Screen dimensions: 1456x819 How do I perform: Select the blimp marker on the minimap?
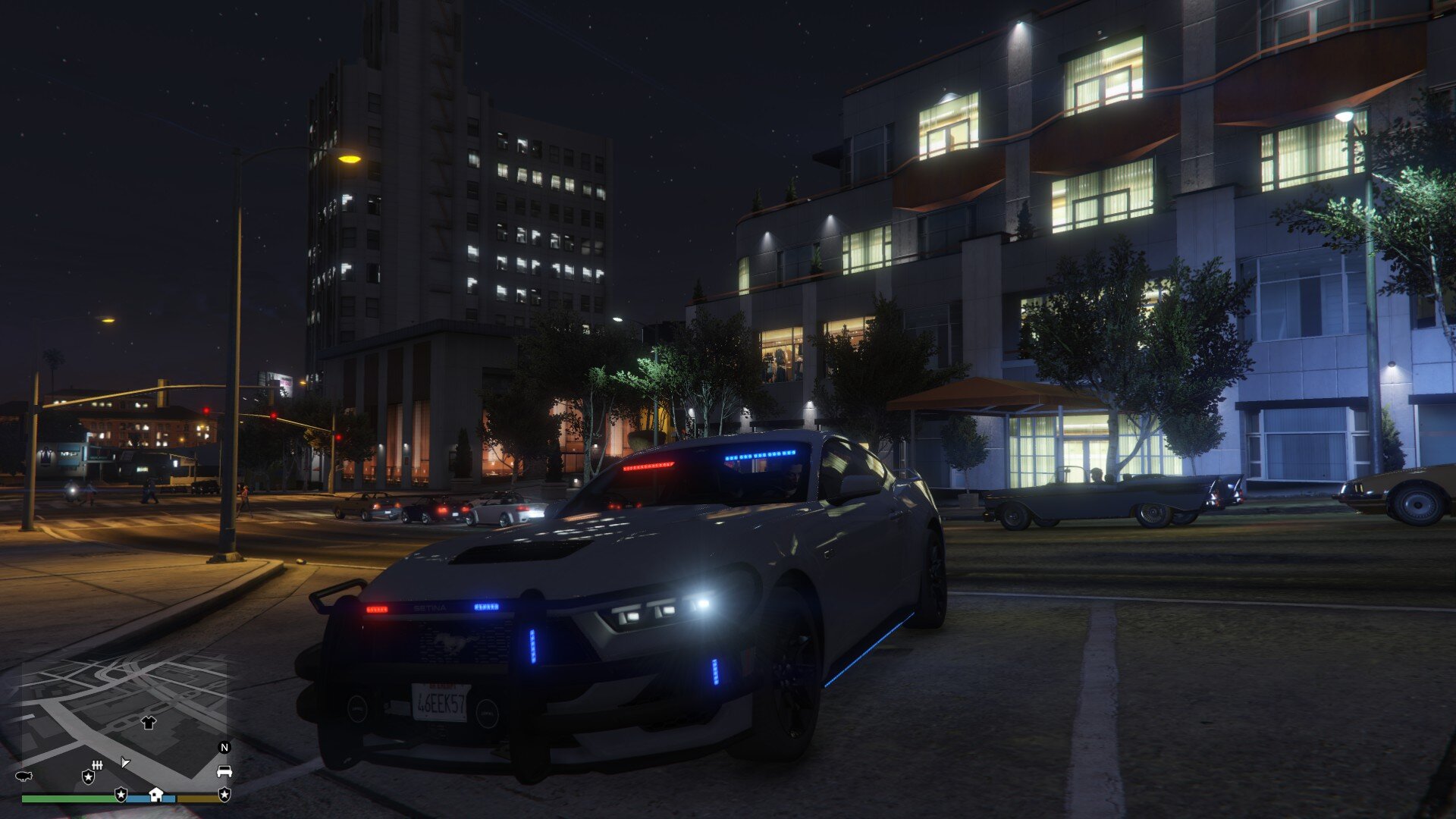click(24, 777)
